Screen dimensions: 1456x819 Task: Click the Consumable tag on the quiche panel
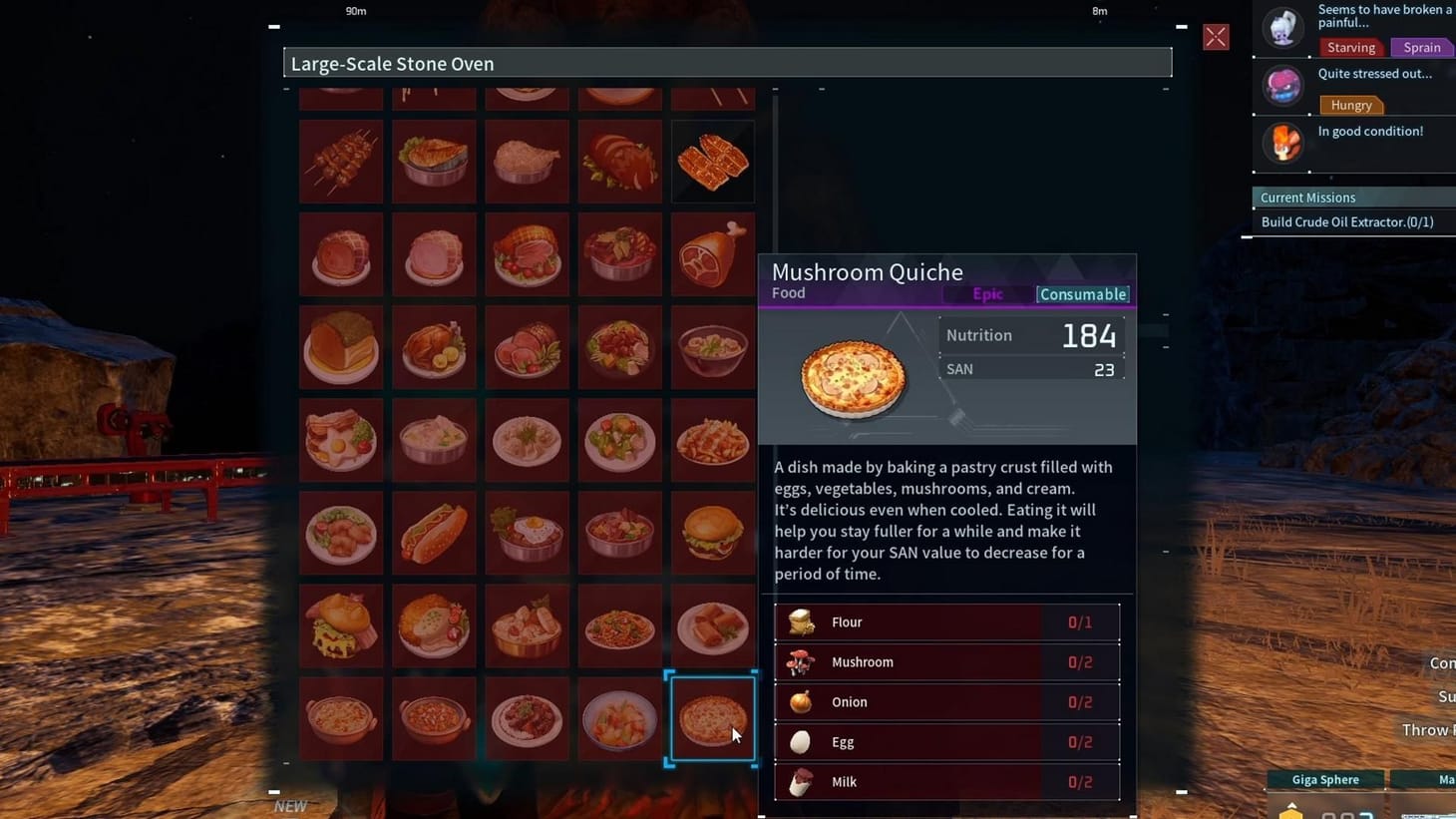(1082, 294)
